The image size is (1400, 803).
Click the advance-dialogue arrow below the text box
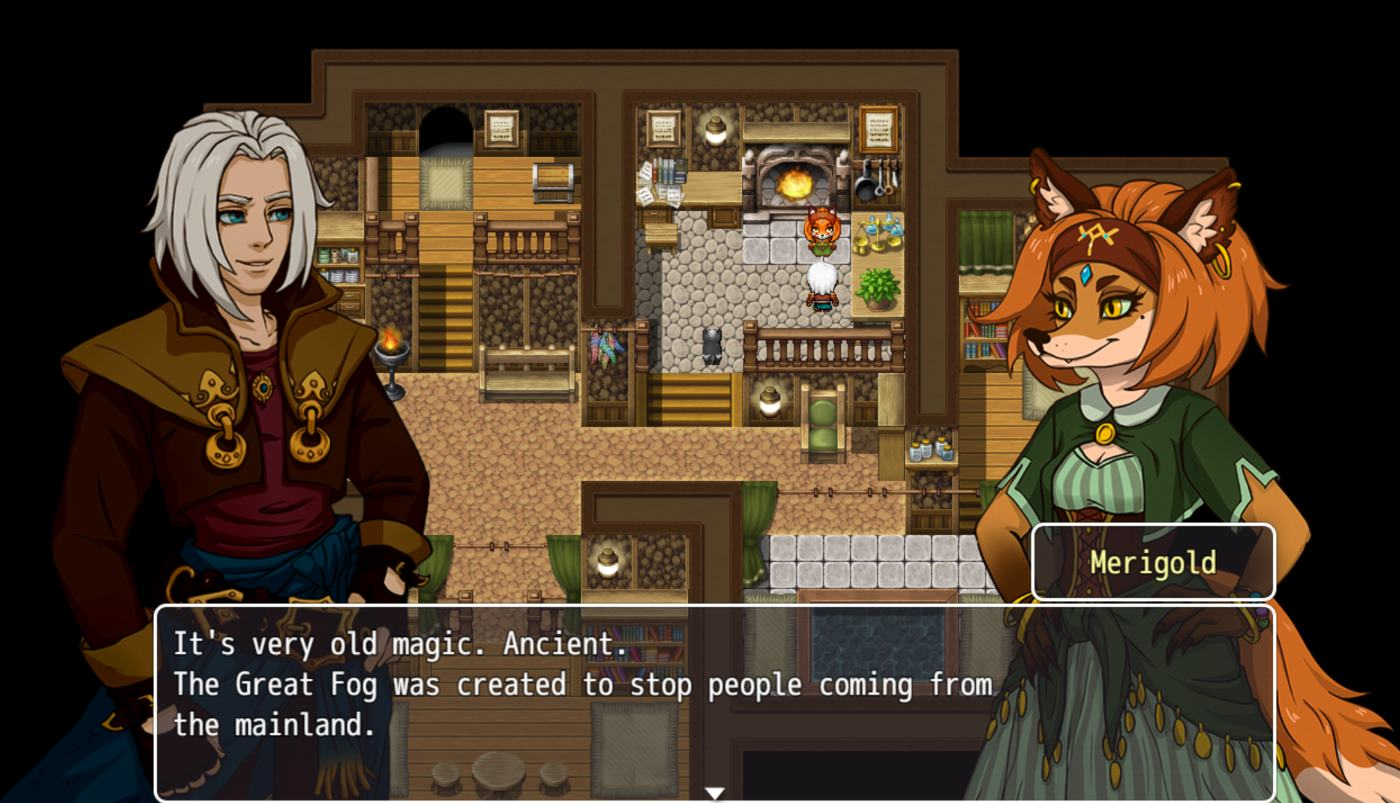pos(716,791)
